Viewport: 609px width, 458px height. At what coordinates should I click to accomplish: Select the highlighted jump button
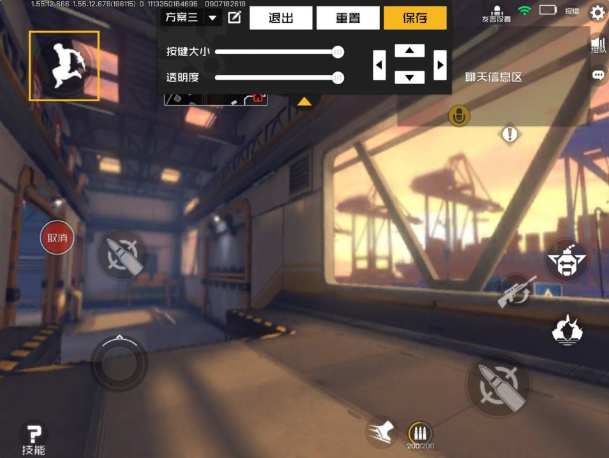coord(64,66)
